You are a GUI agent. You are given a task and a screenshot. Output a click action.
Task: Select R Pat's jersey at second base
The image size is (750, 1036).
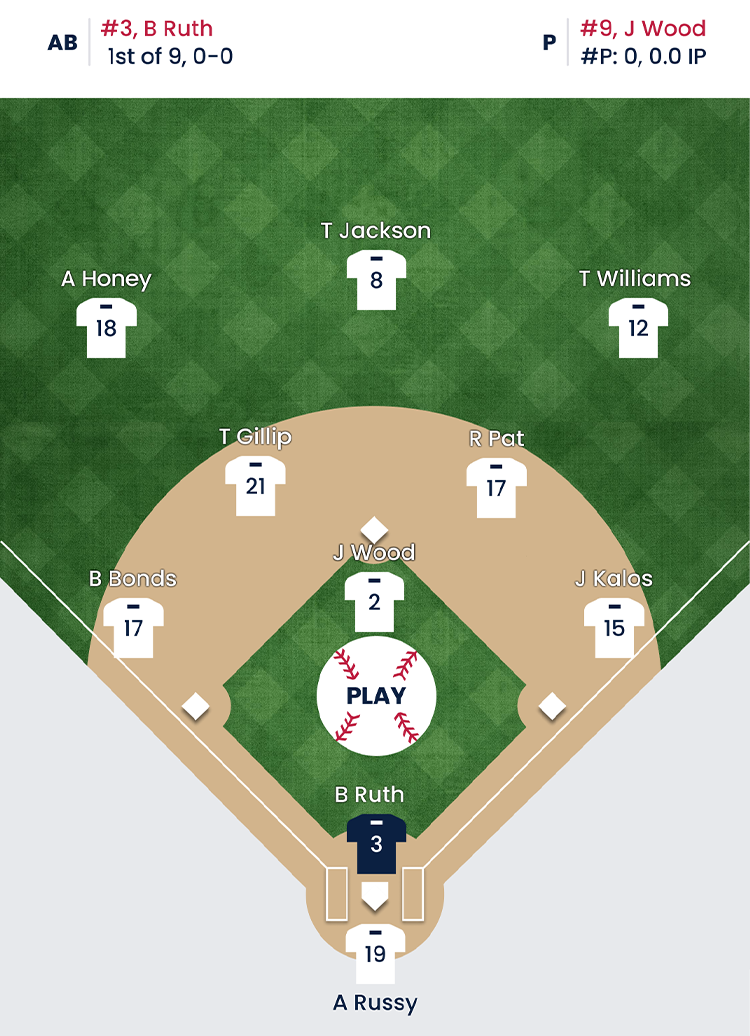click(496, 488)
